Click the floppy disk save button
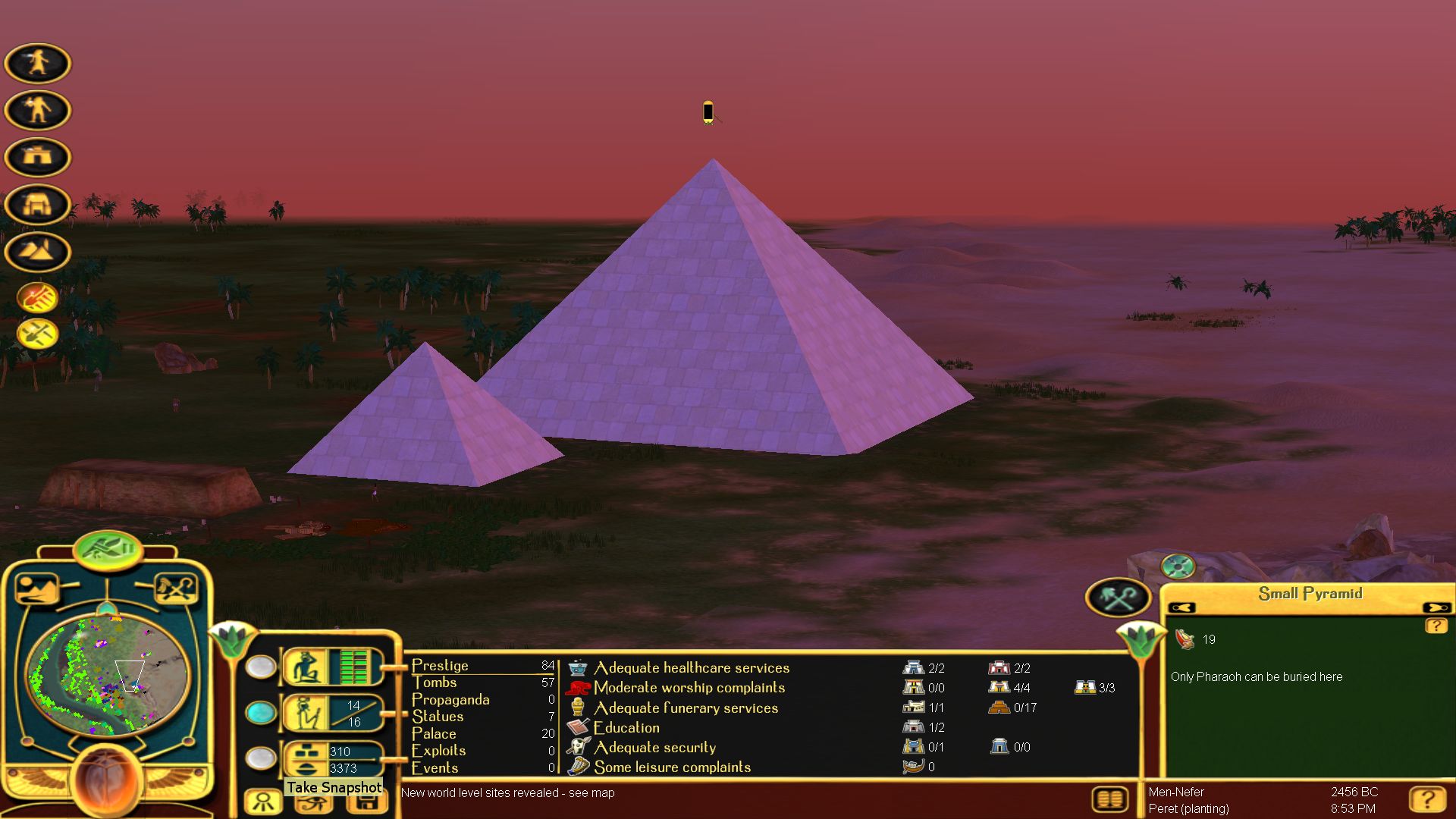 [x=367, y=804]
